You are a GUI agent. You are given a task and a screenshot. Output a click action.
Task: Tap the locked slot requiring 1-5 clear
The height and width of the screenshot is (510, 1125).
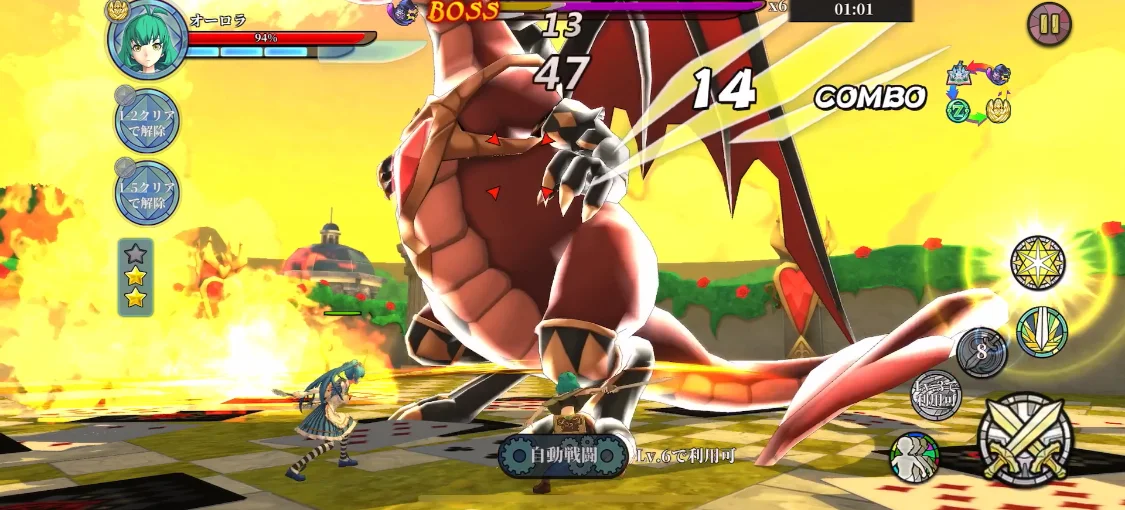click(147, 193)
